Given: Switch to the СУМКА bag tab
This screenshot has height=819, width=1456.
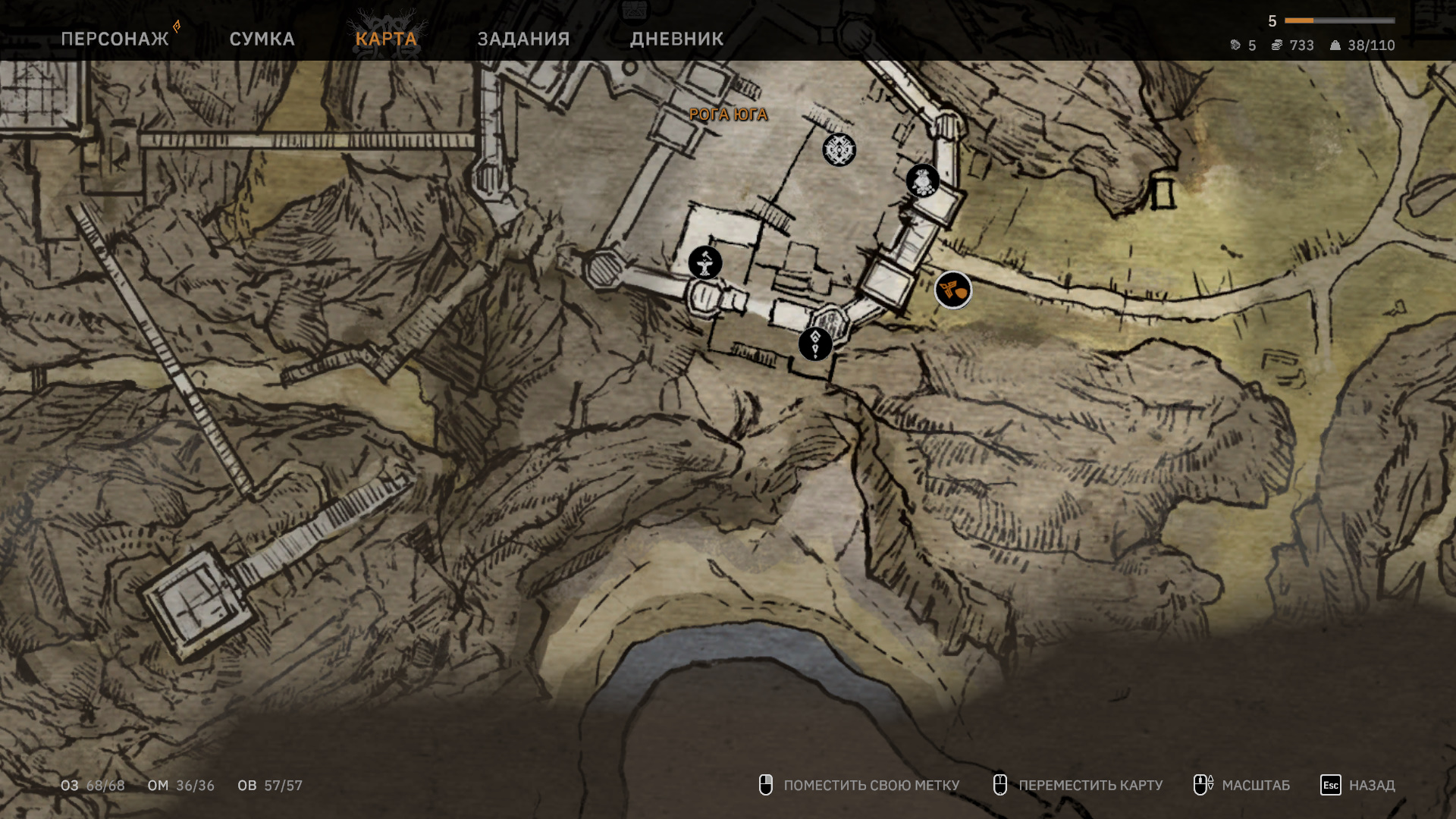Looking at the screenshot, I should click(262, 39).
